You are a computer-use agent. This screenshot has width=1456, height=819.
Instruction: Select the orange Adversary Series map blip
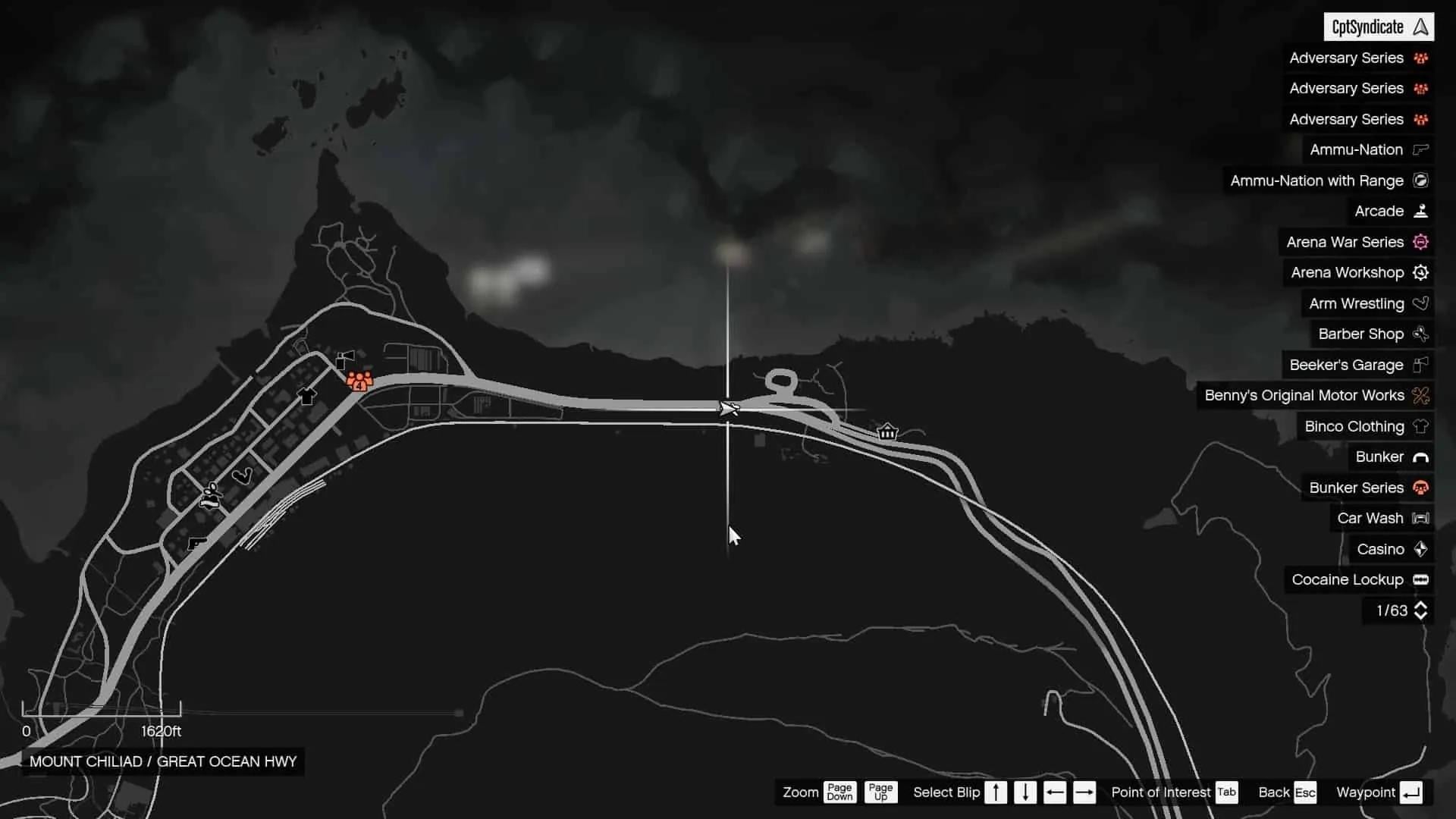click(359, 380)
